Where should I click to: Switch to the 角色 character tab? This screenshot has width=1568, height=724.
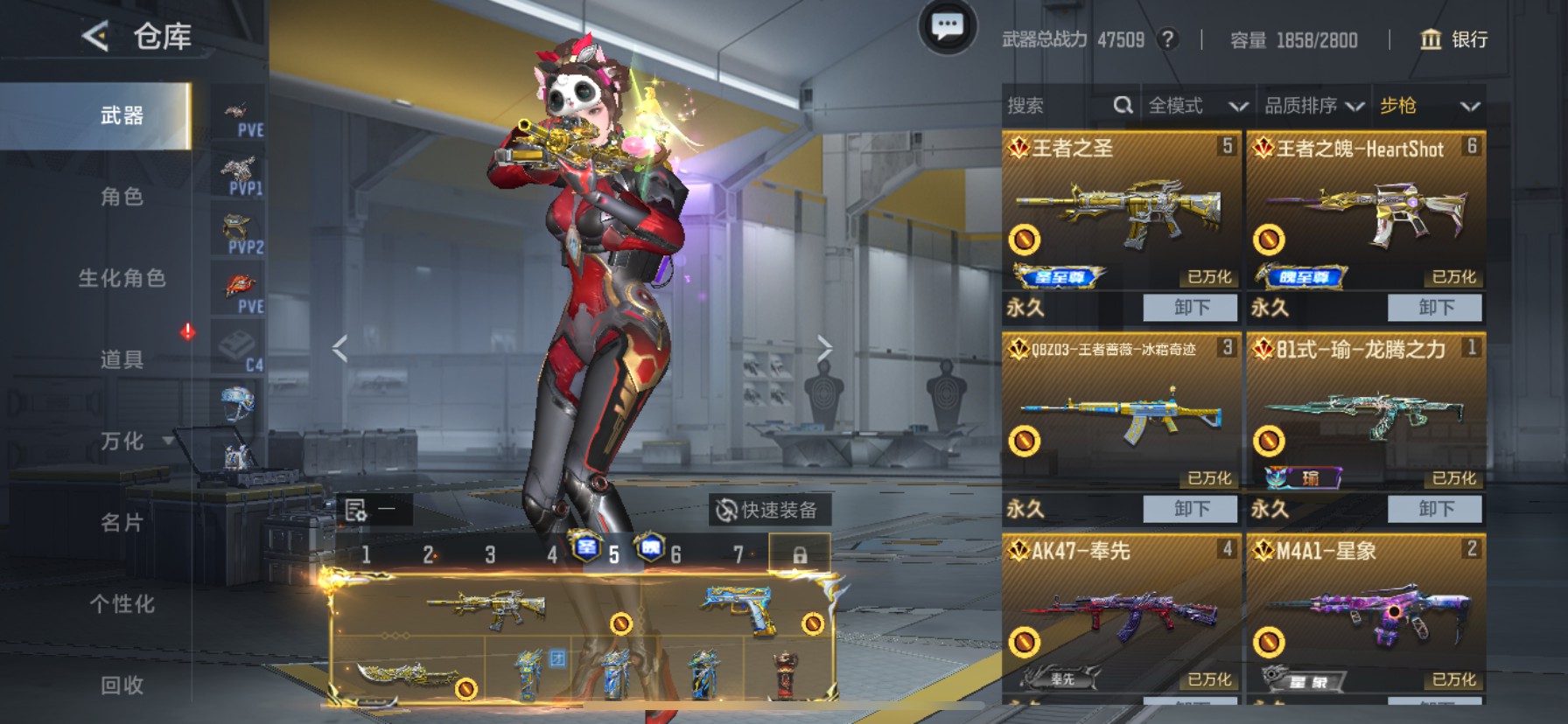[122, 197]
